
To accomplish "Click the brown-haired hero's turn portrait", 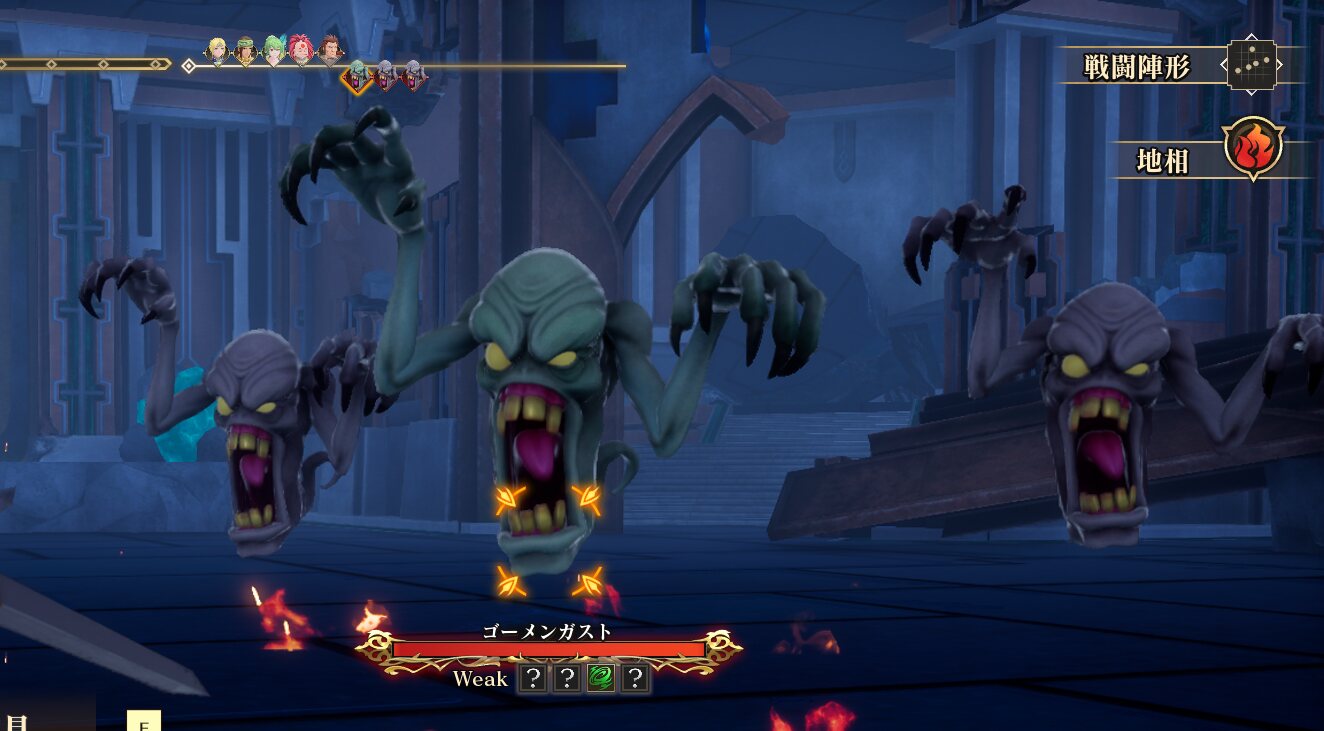I will 330,51.
